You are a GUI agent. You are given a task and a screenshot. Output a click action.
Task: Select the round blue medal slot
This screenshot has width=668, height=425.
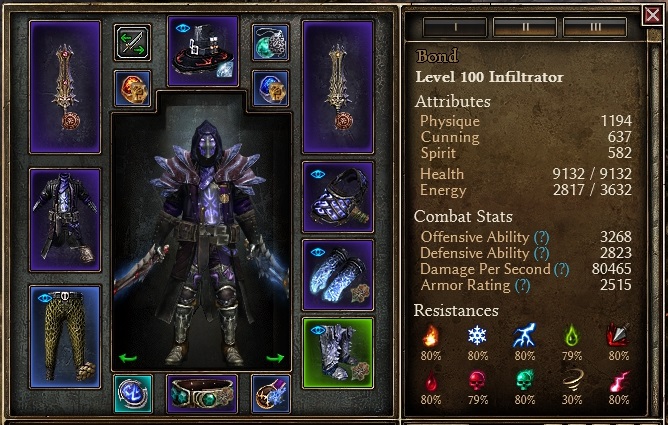click(x=133, y=393)
